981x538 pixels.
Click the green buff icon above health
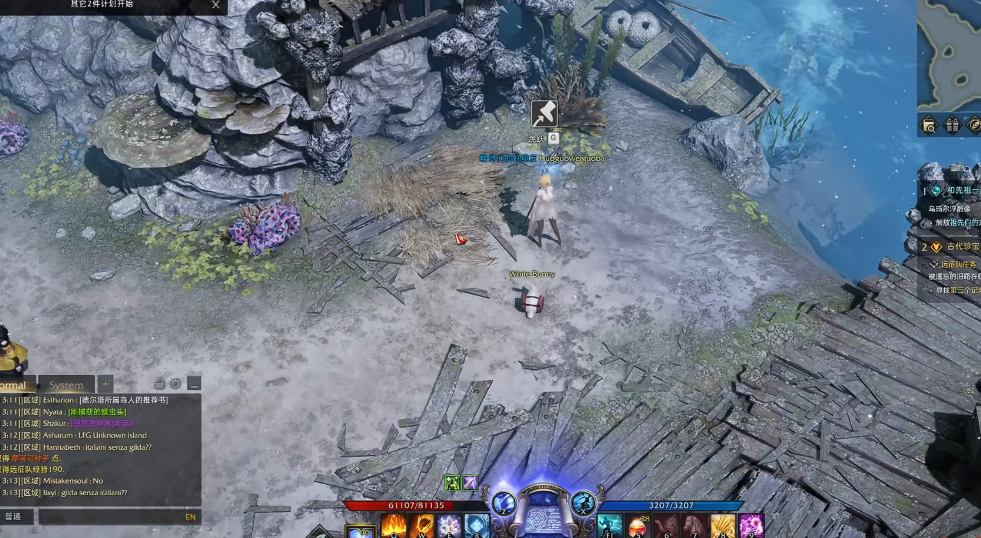[x=452, y=483]
